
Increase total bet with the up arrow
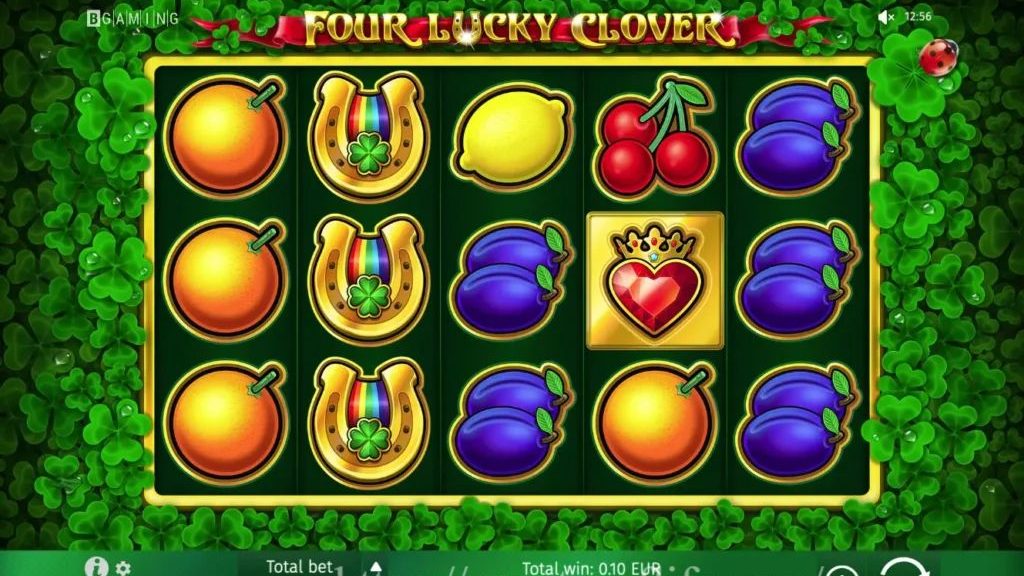tap(375, 568)
